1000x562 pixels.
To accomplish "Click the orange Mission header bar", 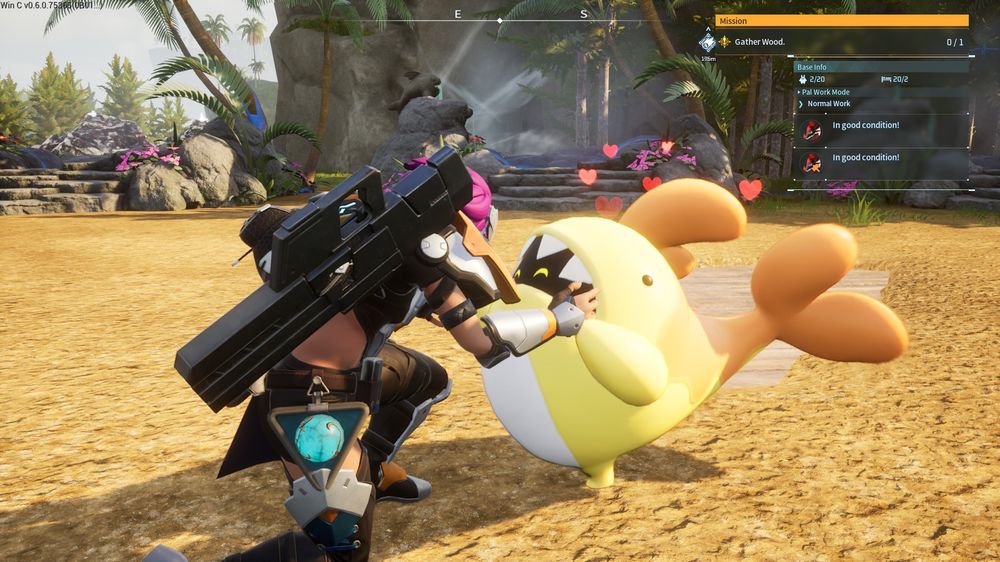I will (x=841, y=20).
